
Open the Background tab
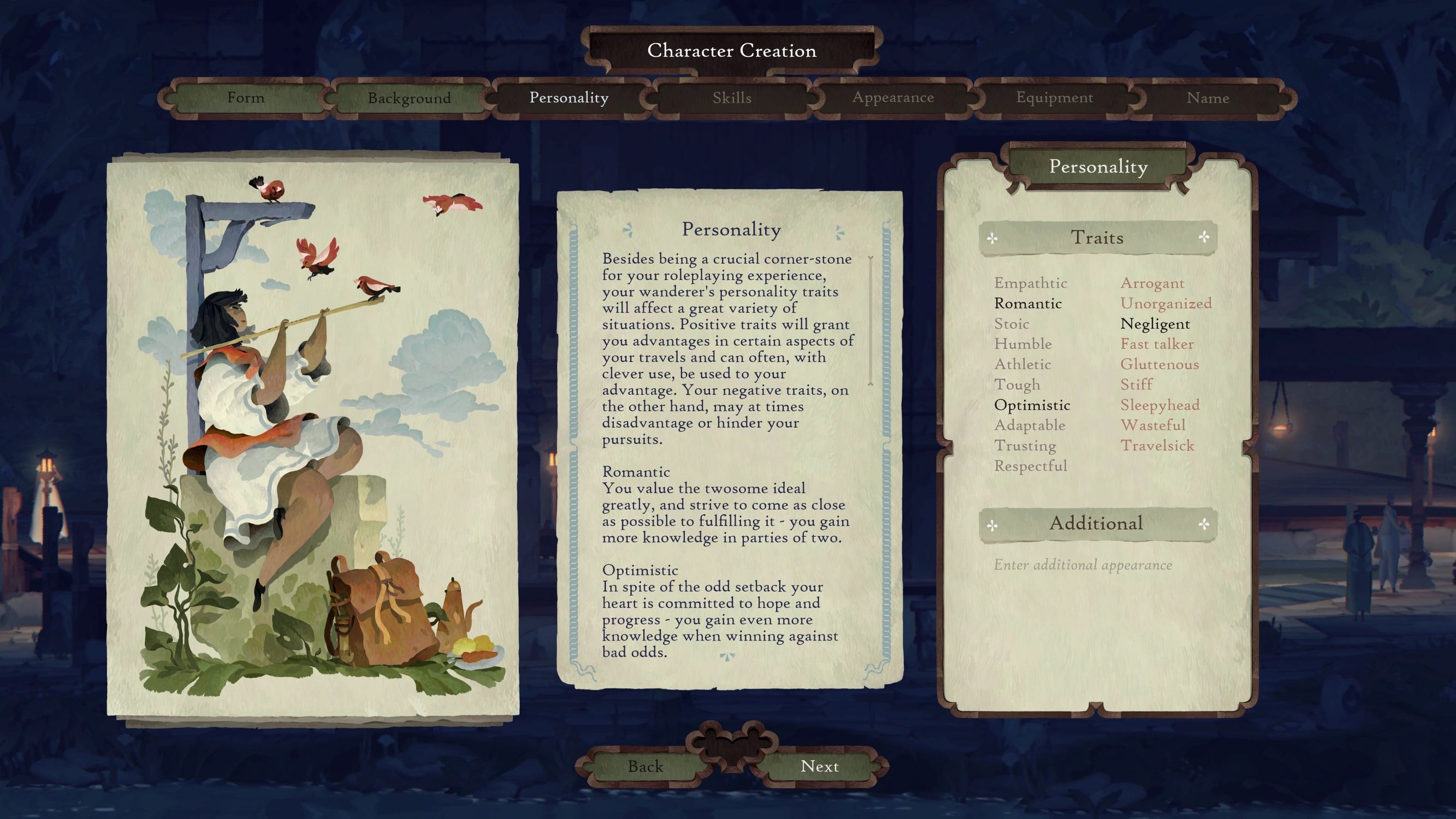(409, 98)
